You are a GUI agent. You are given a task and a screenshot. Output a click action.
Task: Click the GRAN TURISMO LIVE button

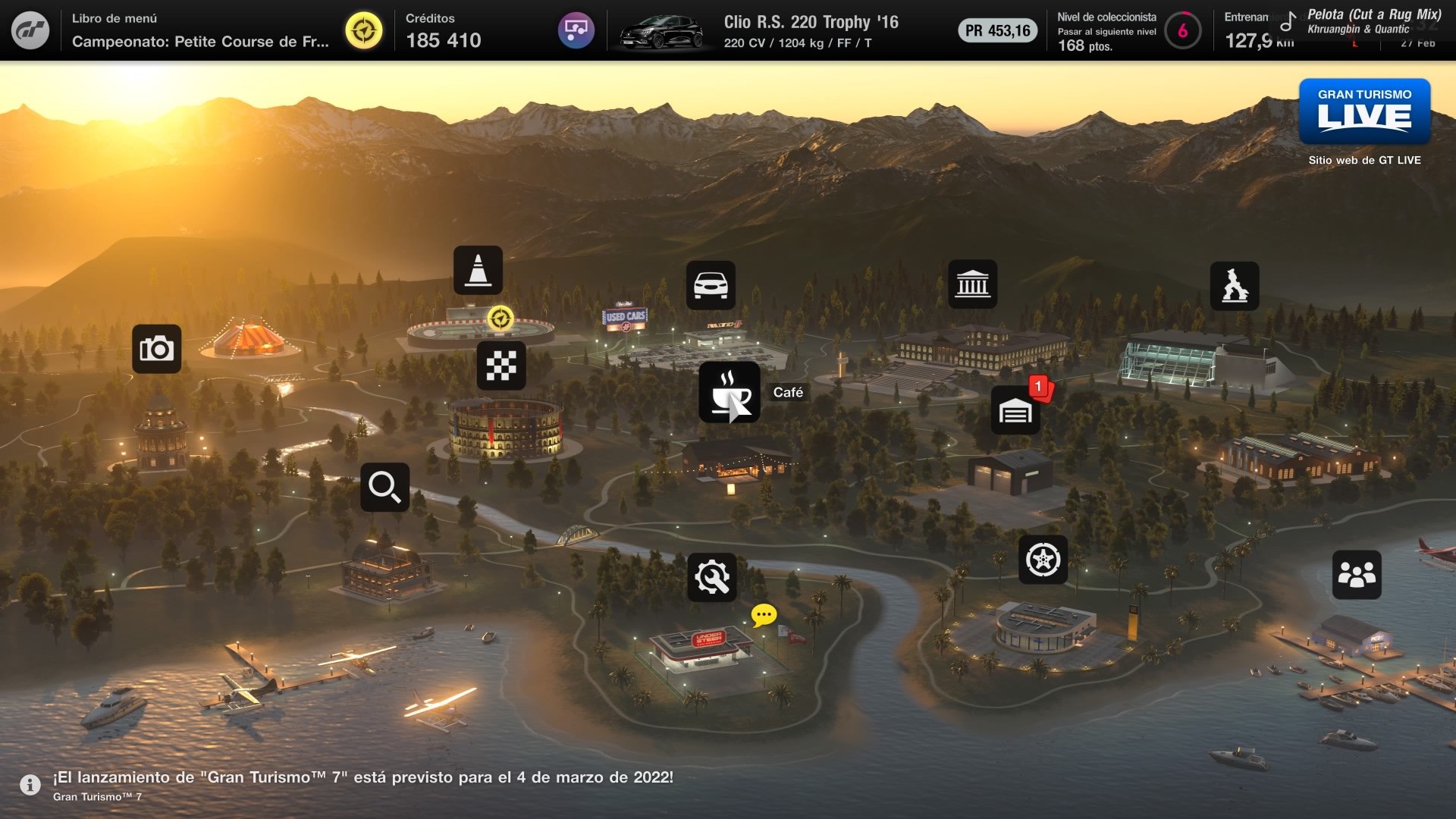[1365, 111]
